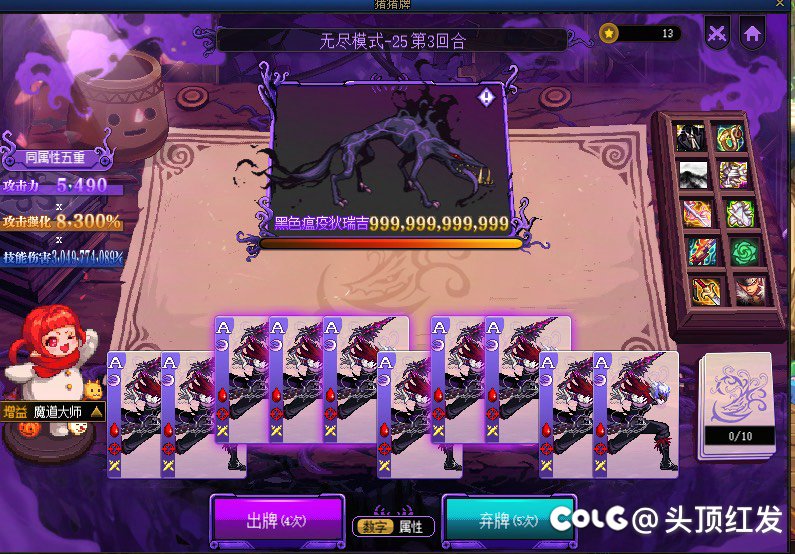This screenshot has width=795, height=554.
Task: Select the misty mountain relic slot
Action: point(694,175)
